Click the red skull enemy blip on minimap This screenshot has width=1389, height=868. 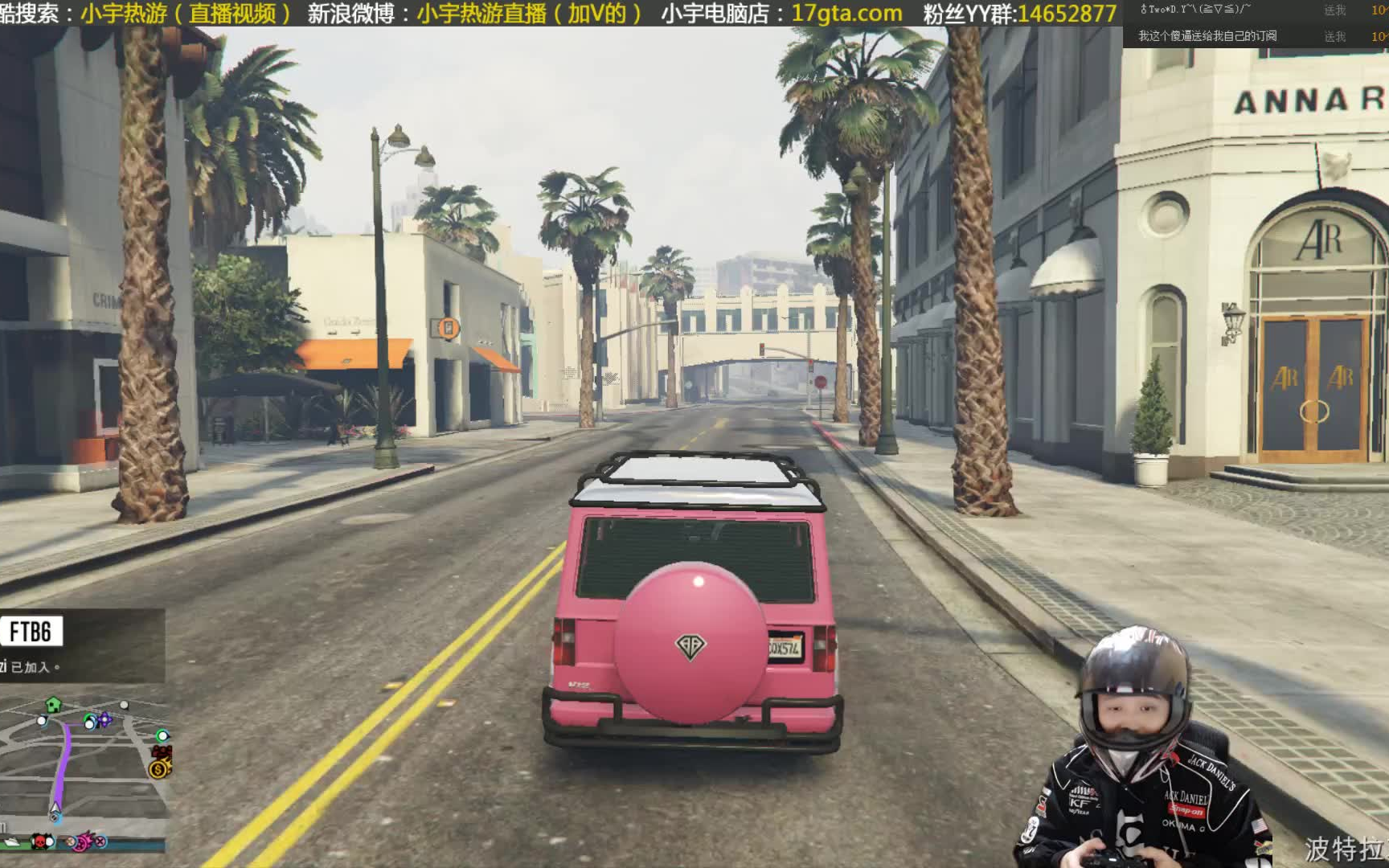pos(40,842)
